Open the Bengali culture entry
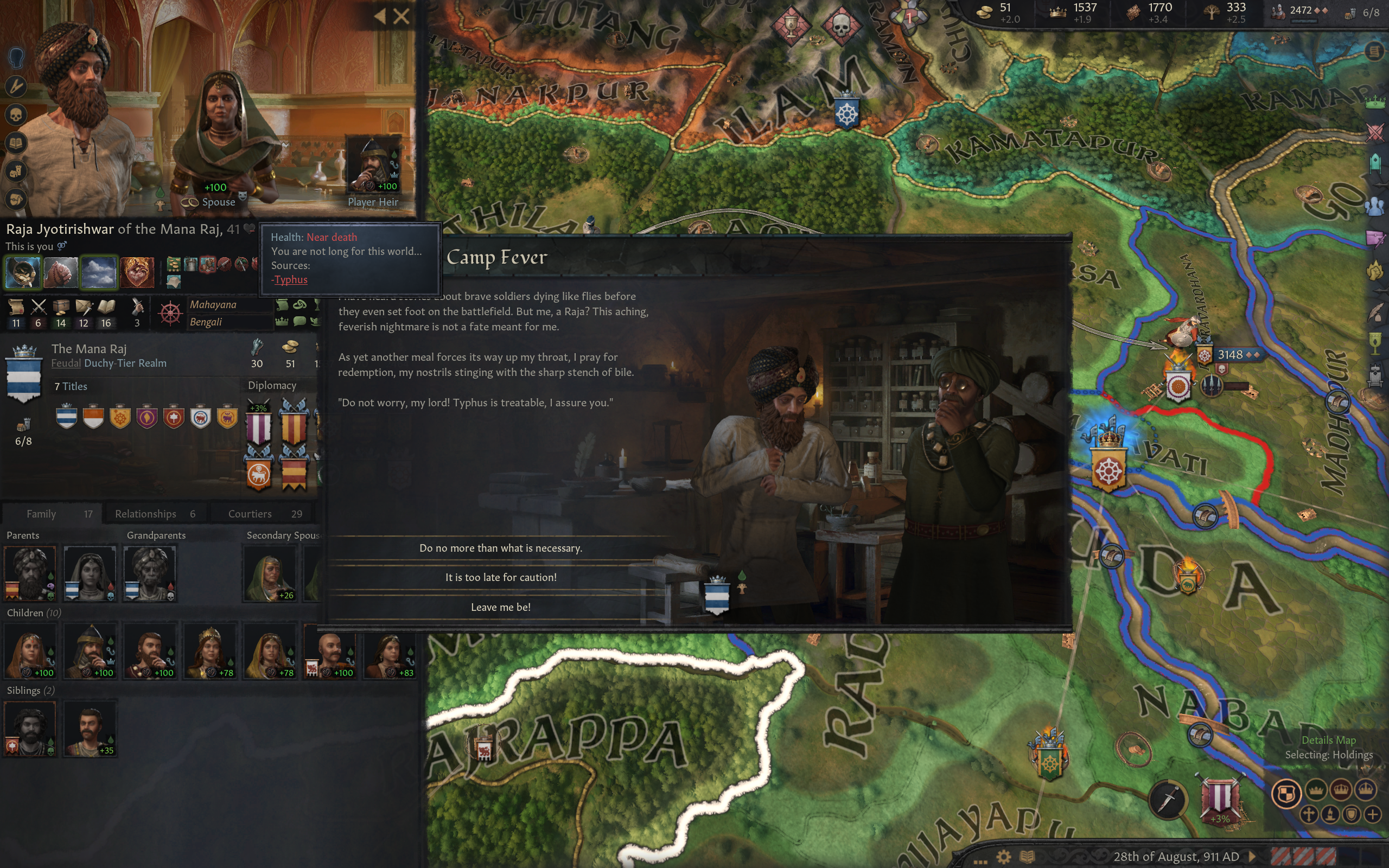The width and height of the screenshot is (1389, 868). [x=206, y=322]
